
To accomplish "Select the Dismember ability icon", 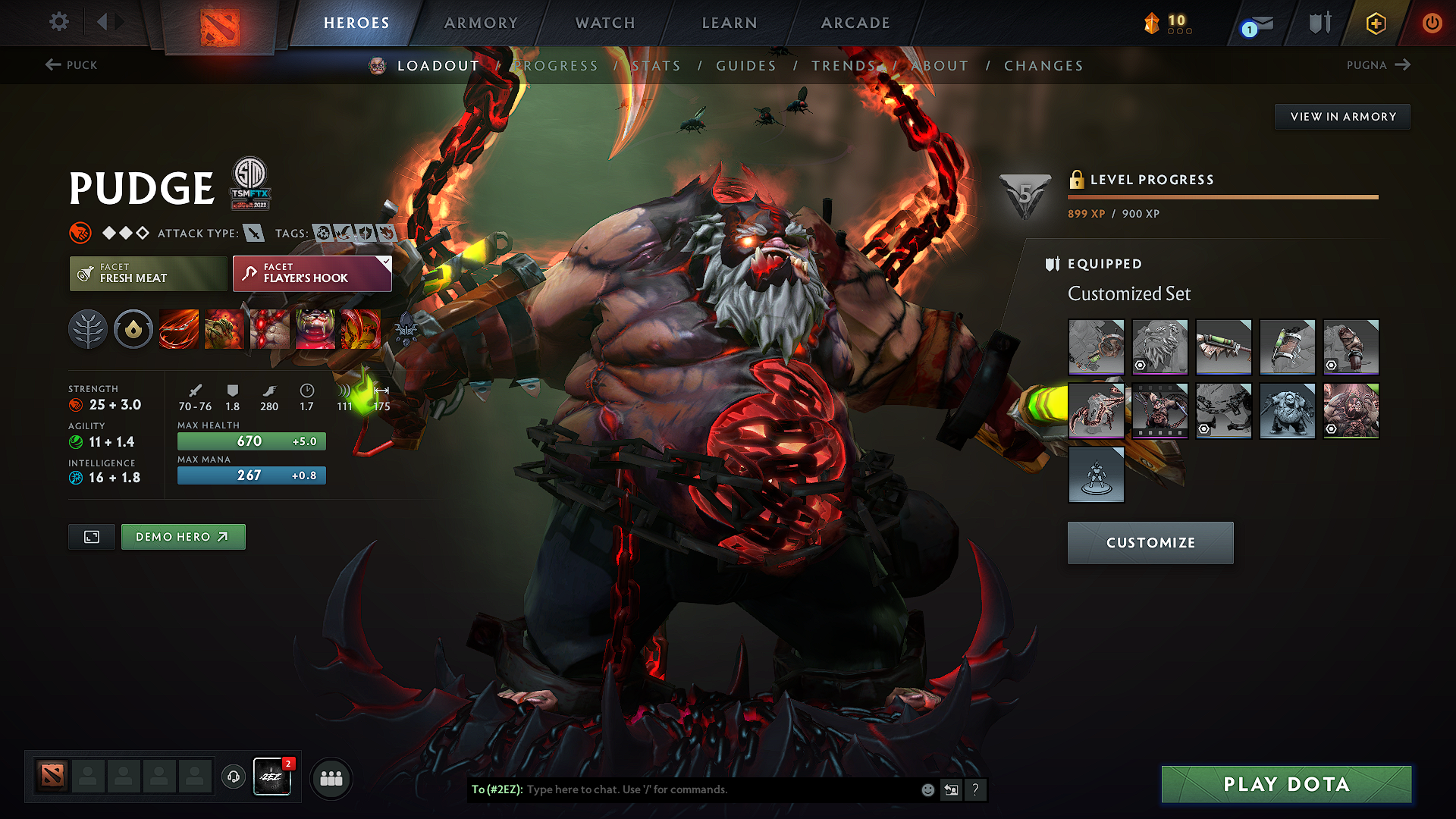I will coord(315,329).
